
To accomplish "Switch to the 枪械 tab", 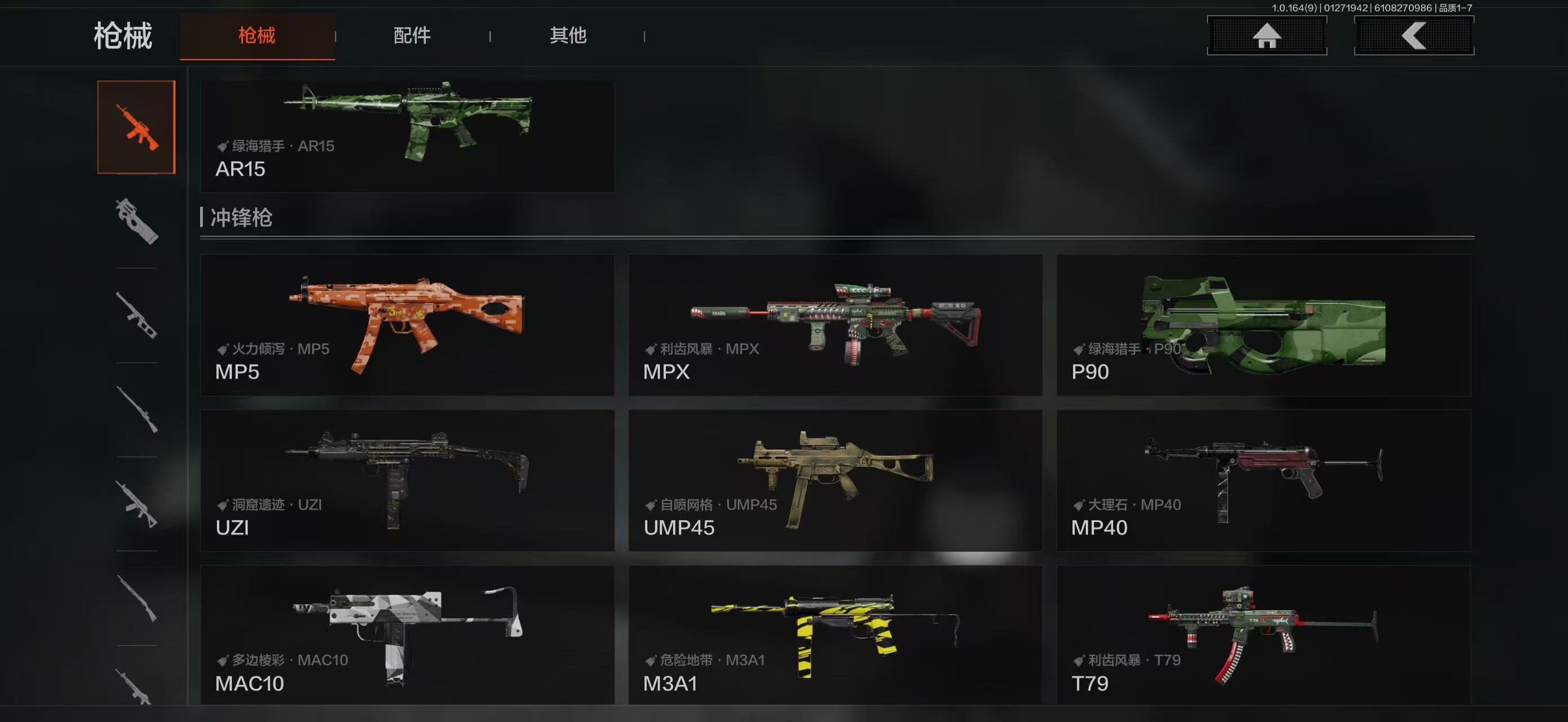I will pos(257,36).
